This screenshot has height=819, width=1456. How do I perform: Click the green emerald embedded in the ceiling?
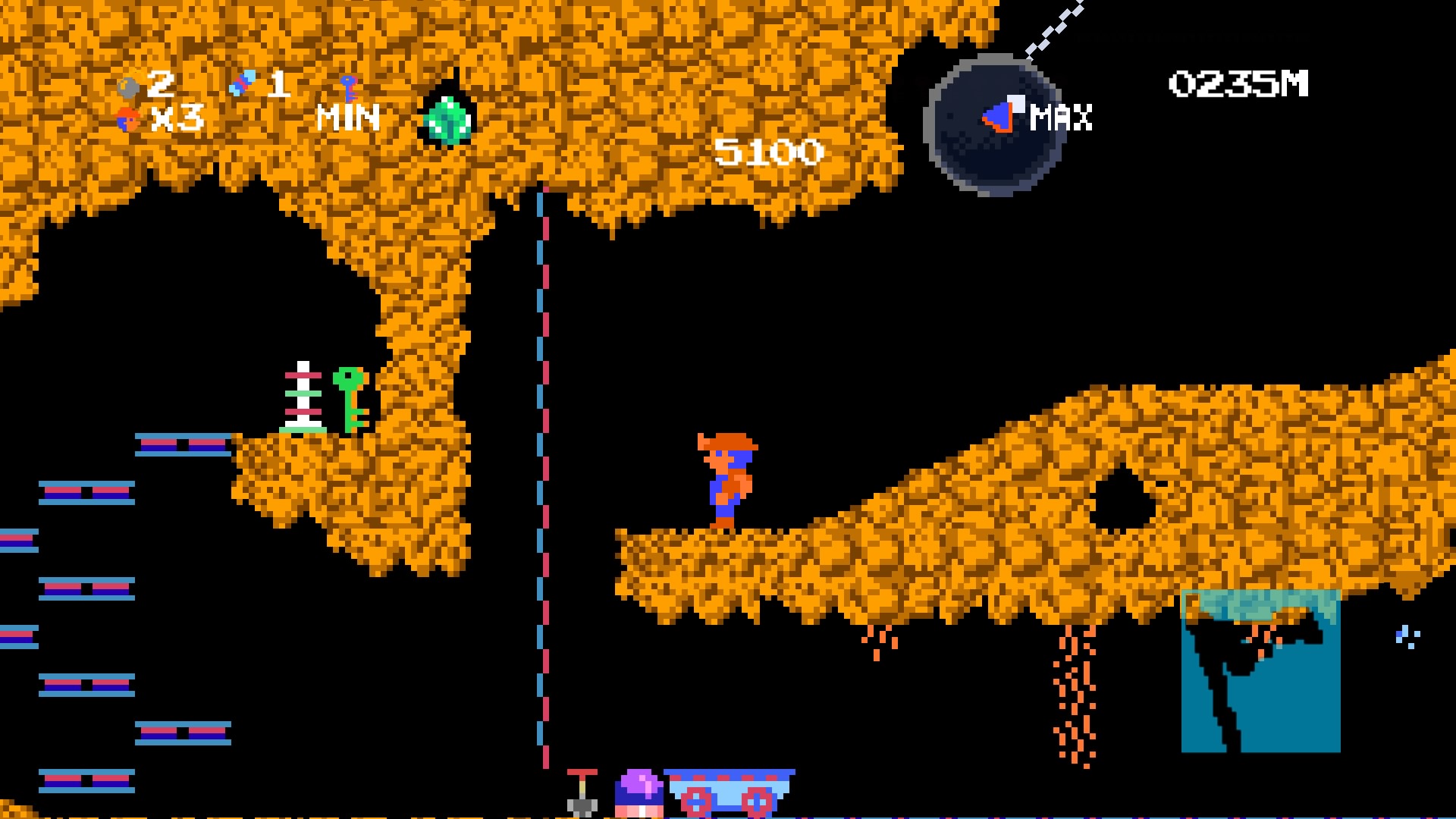[449, 120]
